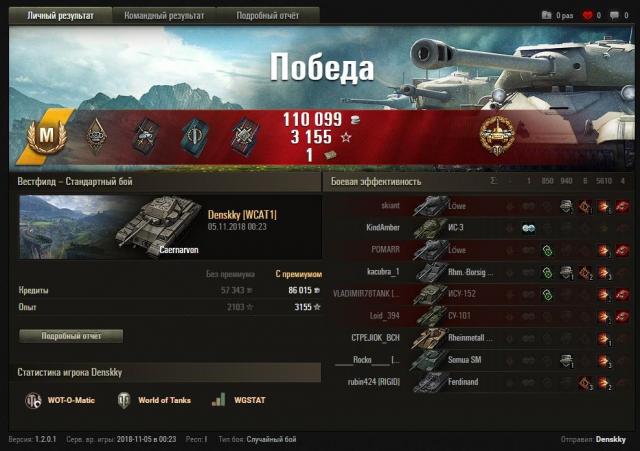Click the Подробный отчет button under credits
640x451 pixels.
pyautogui.click(x=70, y=336)
